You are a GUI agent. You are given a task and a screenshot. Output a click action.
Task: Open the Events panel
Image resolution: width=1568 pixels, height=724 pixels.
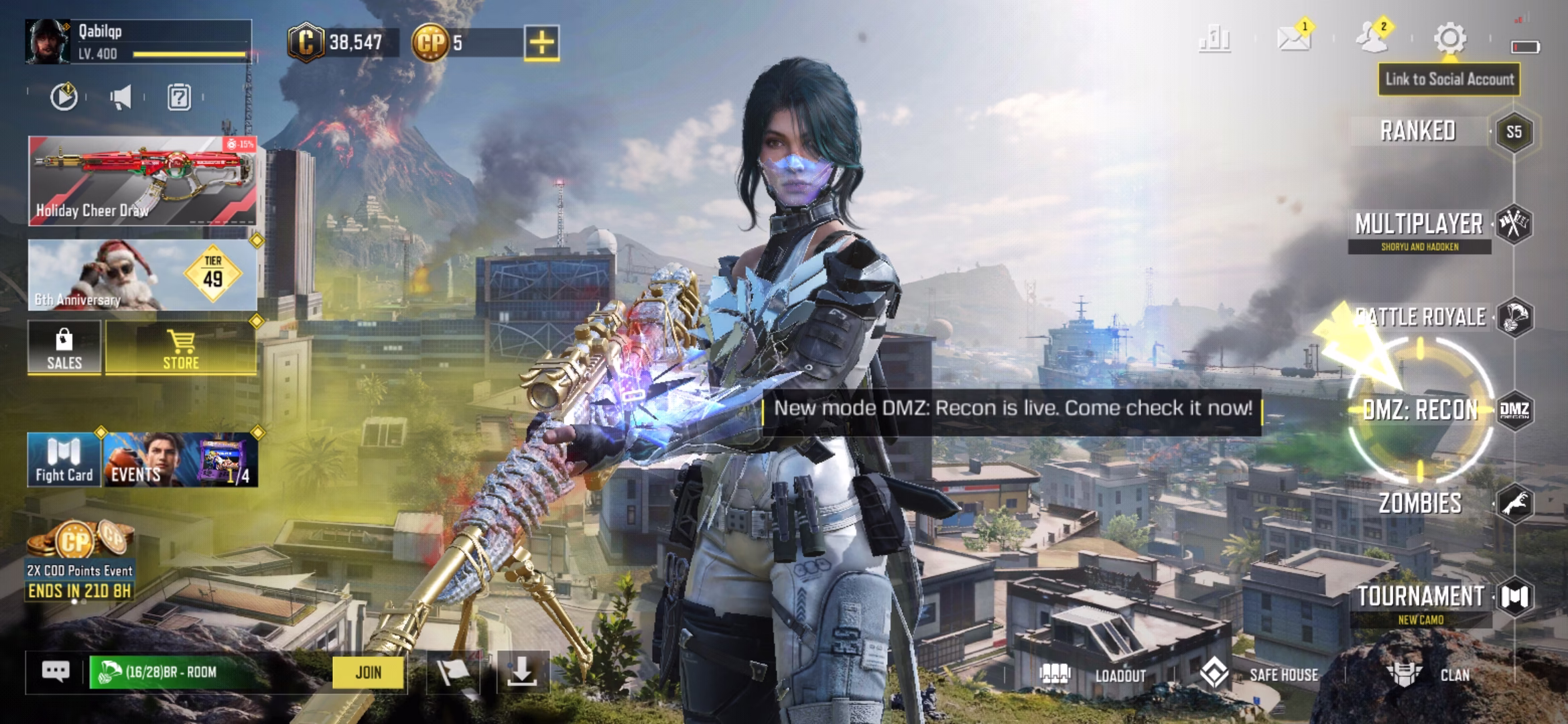tap(180, 460)
